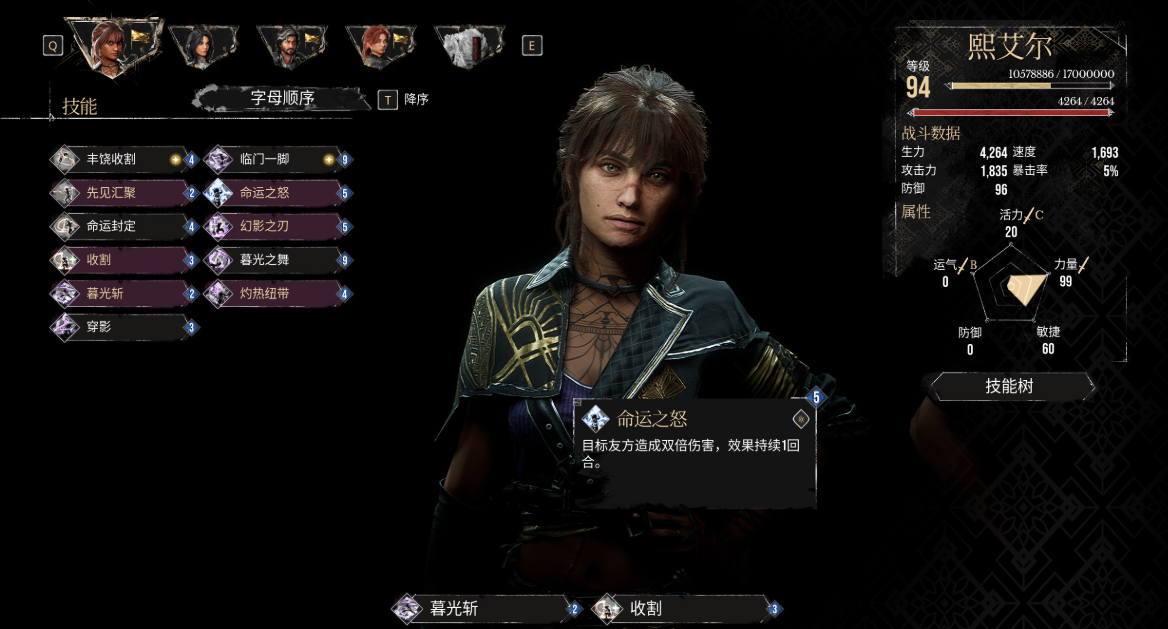Open the 技能树 skill tree

point(1008,386)
